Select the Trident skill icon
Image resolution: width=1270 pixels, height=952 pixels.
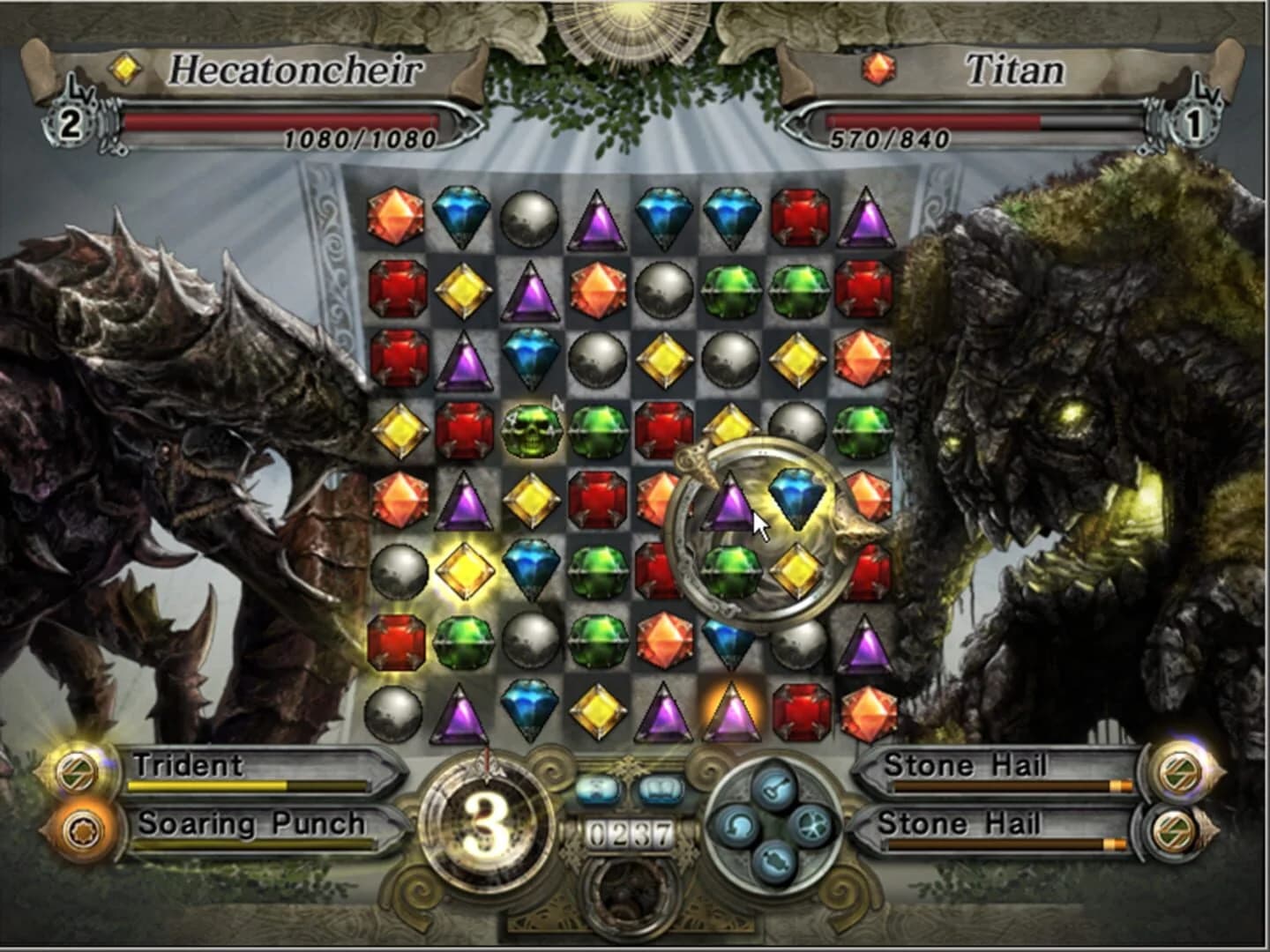click(76, 771)
